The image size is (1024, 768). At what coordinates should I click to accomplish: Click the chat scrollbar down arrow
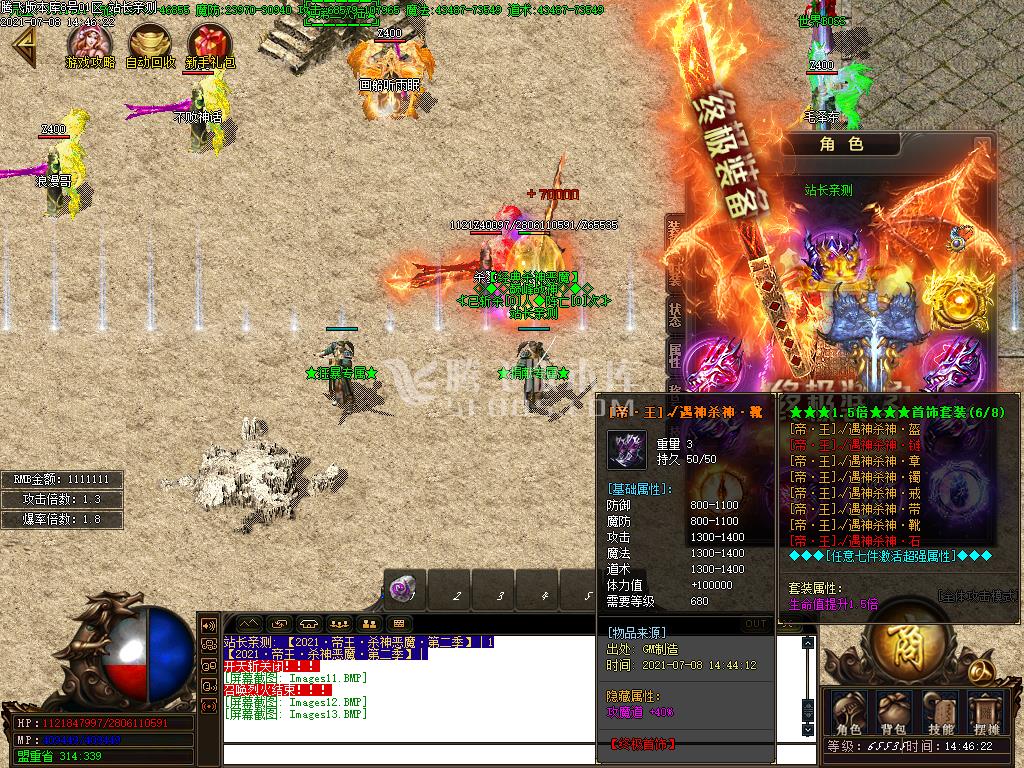click(x=809, y=730)
